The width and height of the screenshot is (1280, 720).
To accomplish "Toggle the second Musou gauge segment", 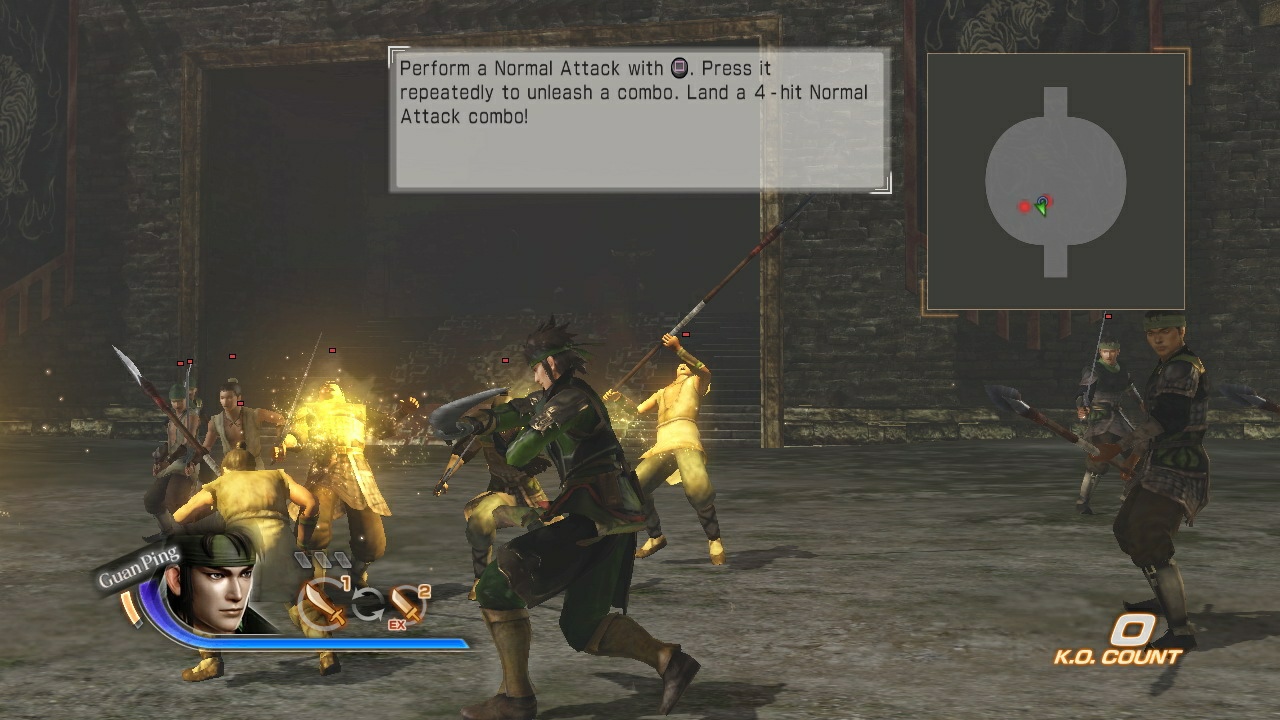I will pyautogui.click(x=324, y=559).
